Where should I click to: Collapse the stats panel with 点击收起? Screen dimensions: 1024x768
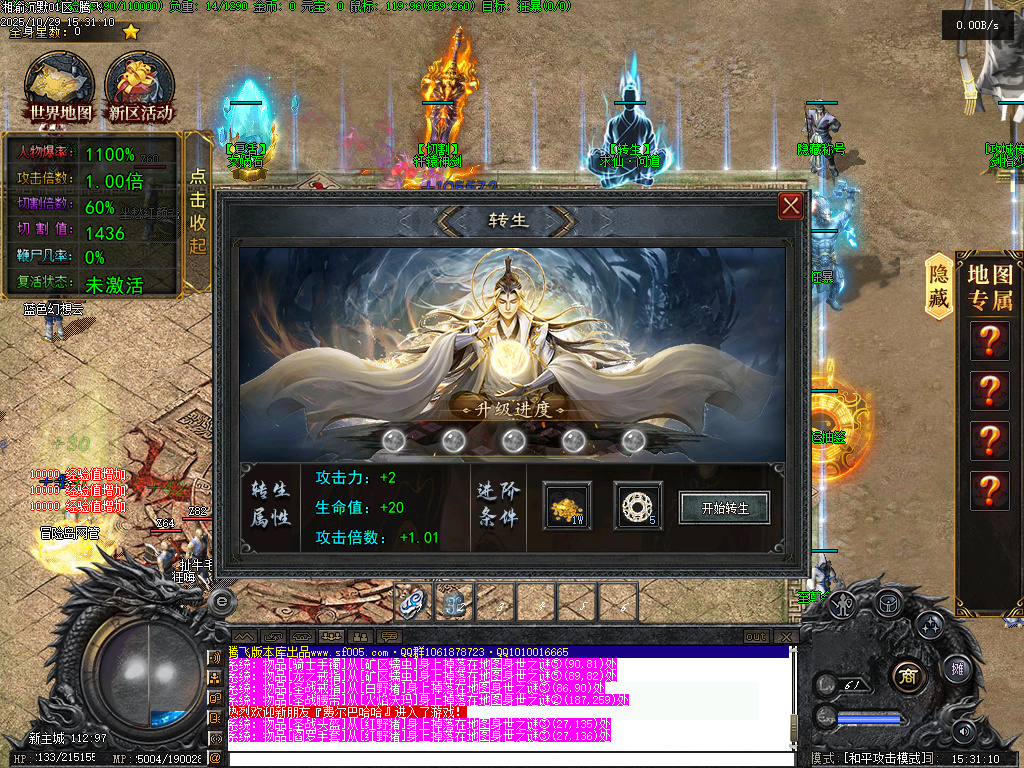click(198, 212)
